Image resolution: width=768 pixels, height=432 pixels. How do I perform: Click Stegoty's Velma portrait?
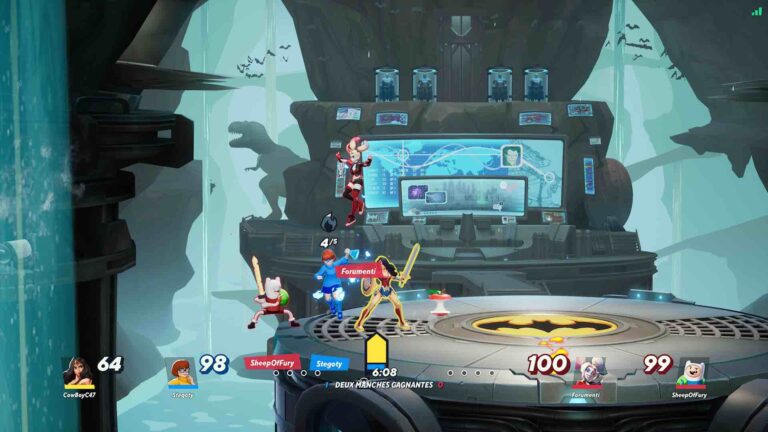coord(180,372)
